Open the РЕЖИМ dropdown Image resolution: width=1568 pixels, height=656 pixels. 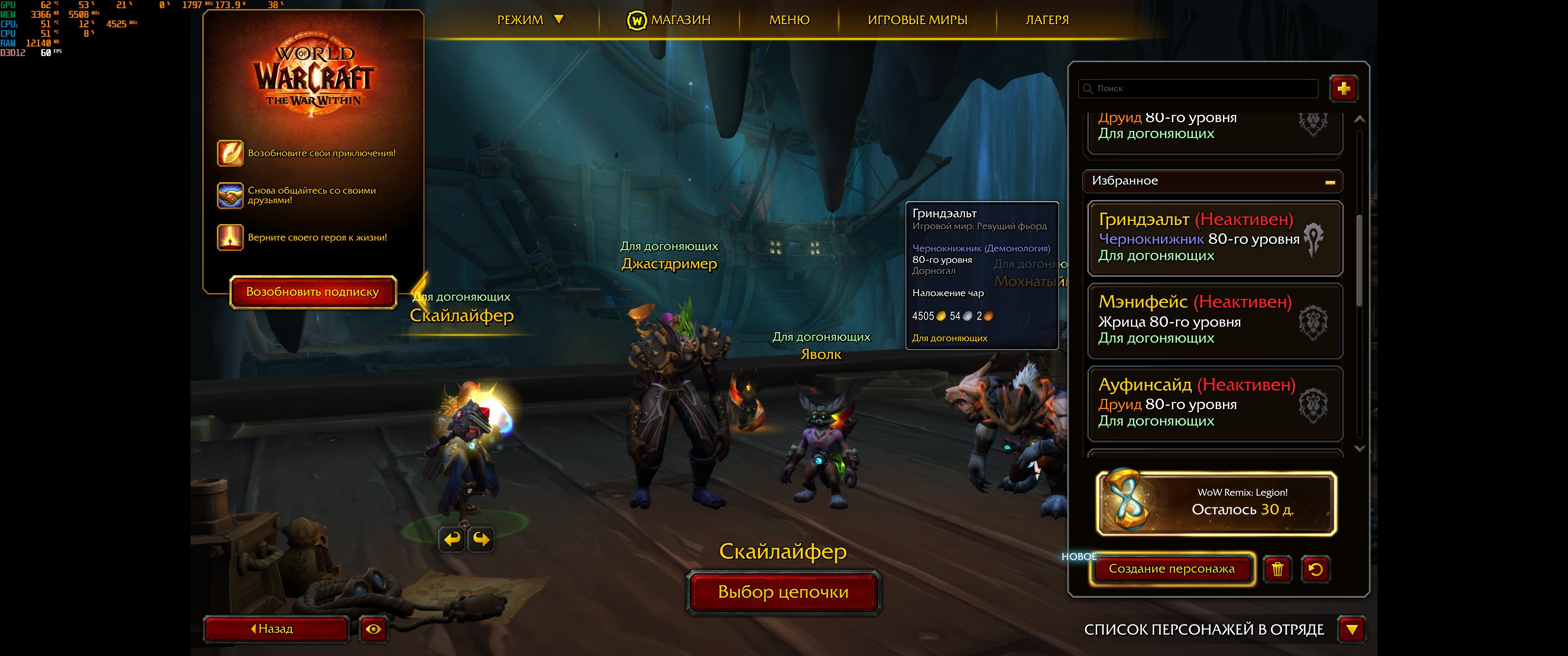pos(531,19)
